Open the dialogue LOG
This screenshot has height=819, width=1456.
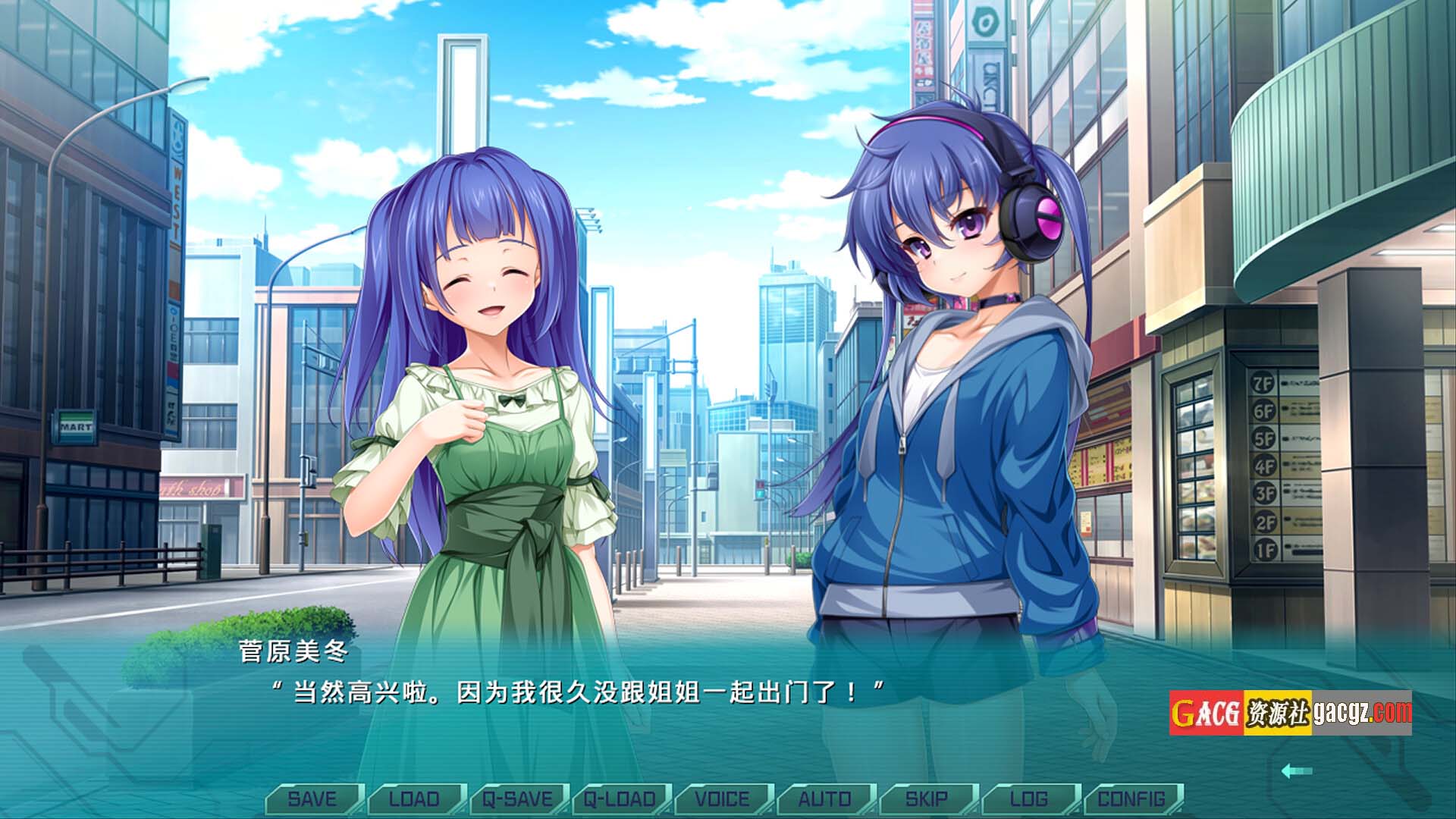(x=1029, y=799)
